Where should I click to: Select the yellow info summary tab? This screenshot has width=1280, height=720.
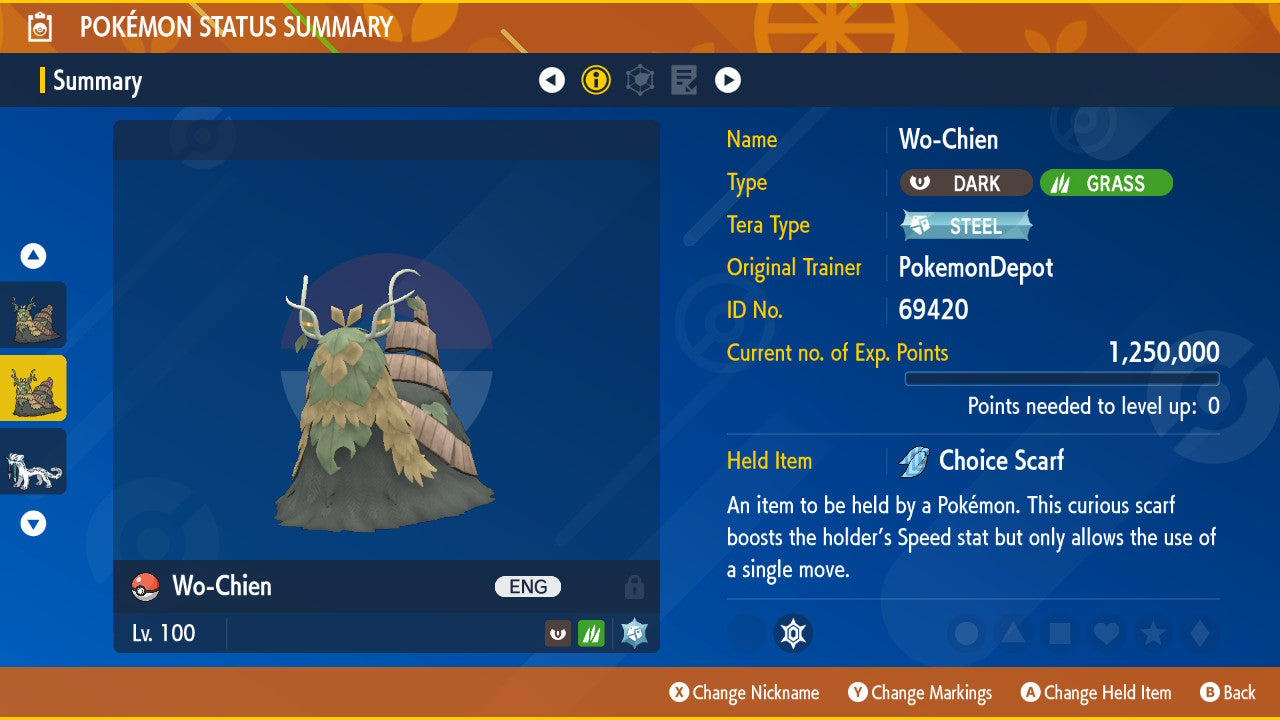point(596,80)
